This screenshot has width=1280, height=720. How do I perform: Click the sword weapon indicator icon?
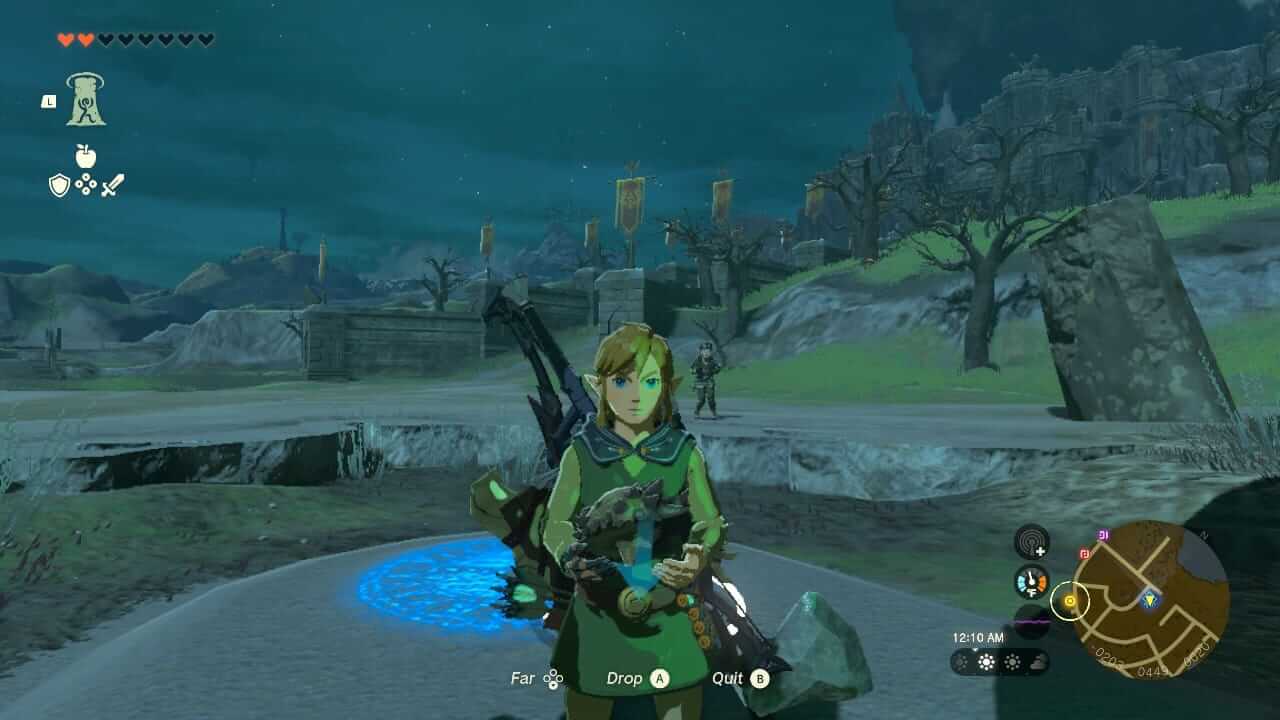[x=113, y=185]
